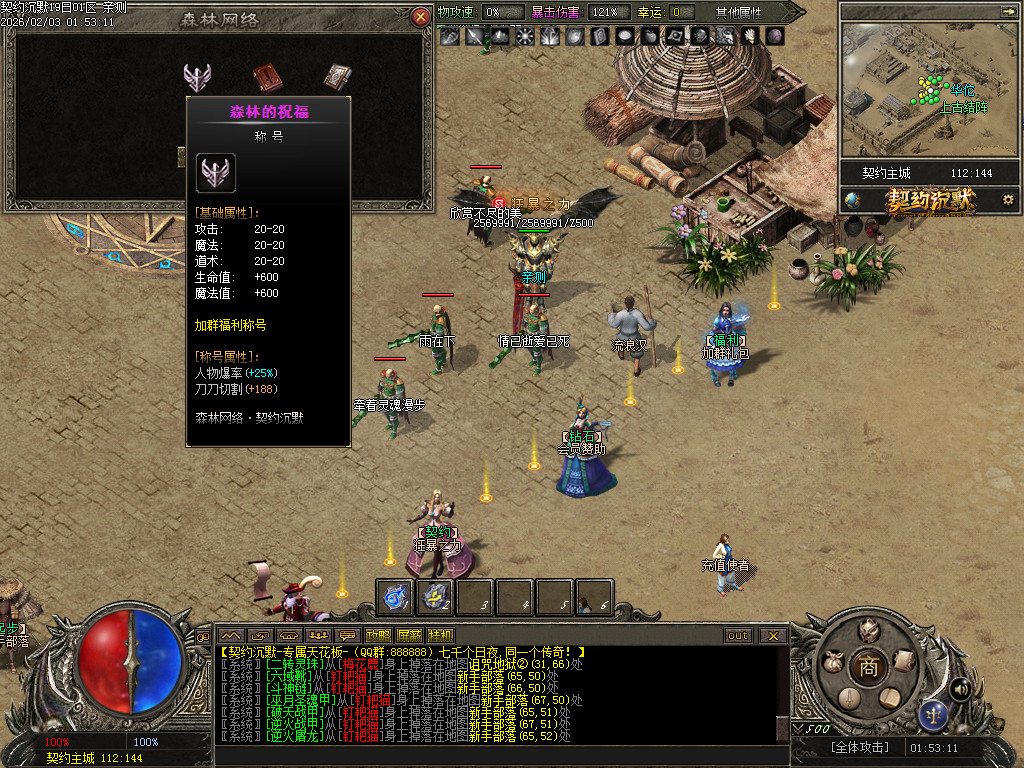Image resolution: width=1024 pixels, height=768 pixels.
Task: Select the winged 森林的祝福 title badge
Action: [x=198, y=77]
